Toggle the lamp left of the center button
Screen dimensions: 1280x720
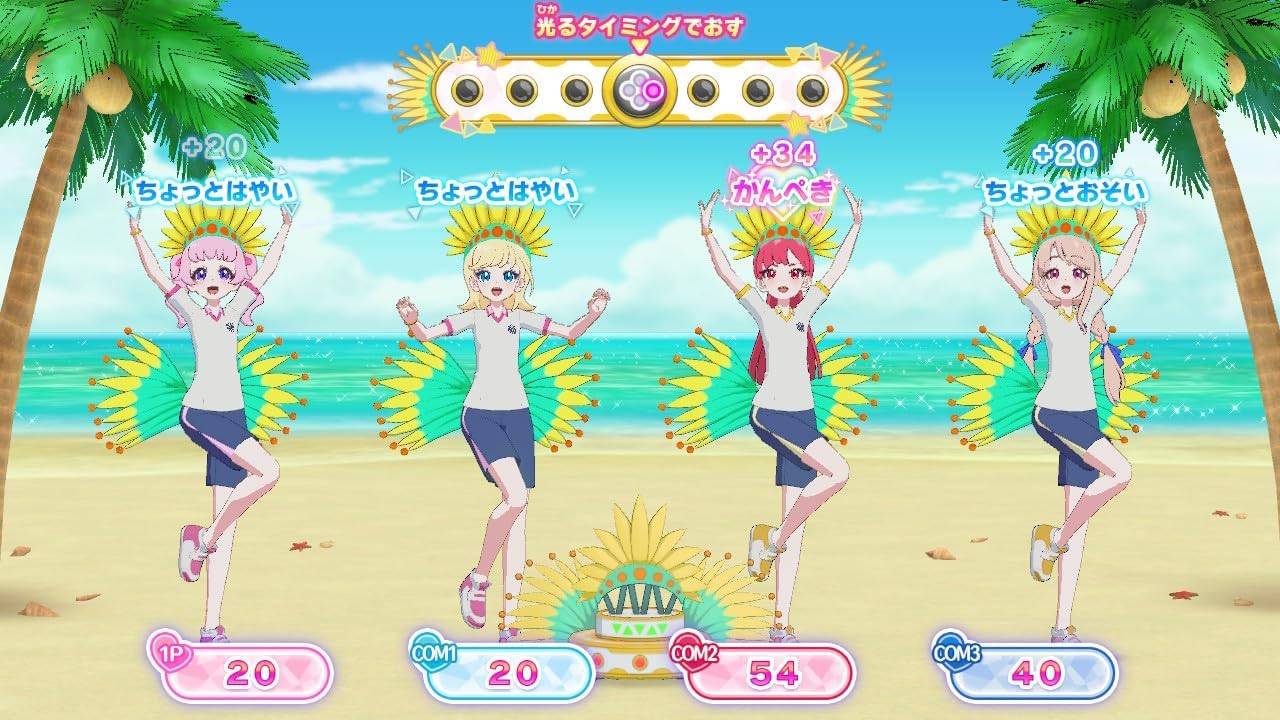click(578, 89)
